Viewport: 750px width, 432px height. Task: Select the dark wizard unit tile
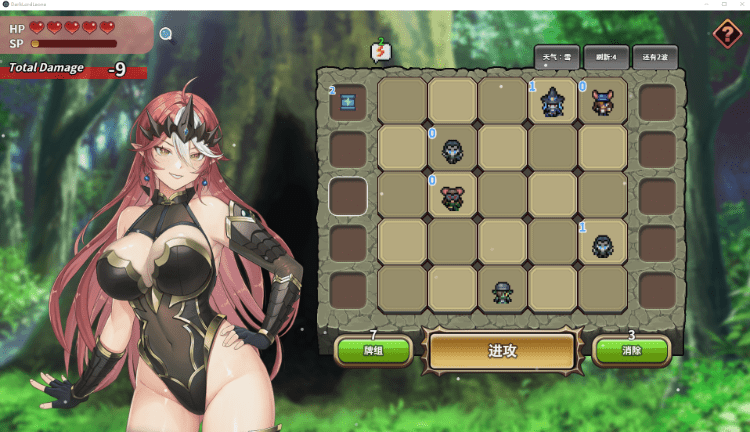[552, 101]
